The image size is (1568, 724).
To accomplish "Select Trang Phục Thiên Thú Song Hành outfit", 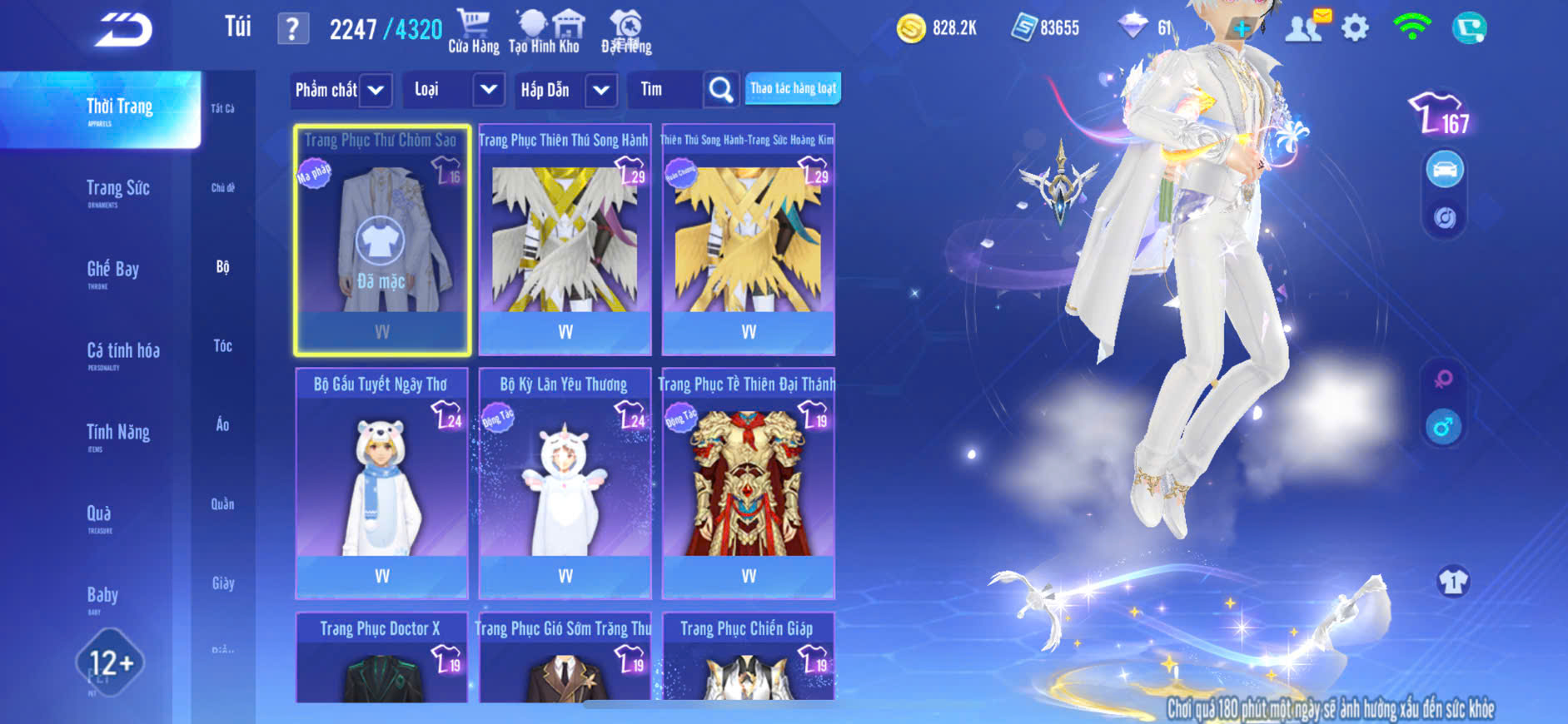I will tap(565, 240).
